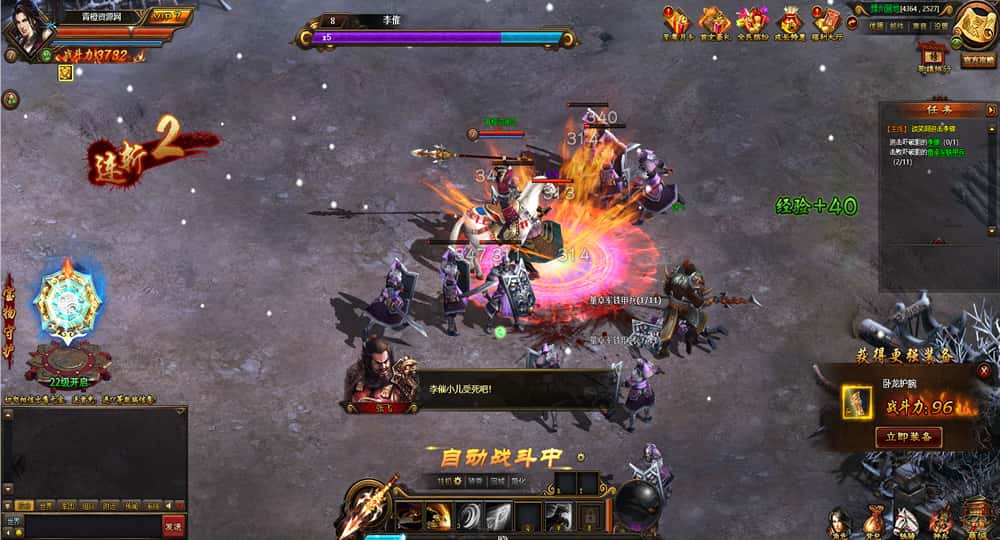
Task: Open the 成长特惠 red money bag offer
Action: [791, 22]
